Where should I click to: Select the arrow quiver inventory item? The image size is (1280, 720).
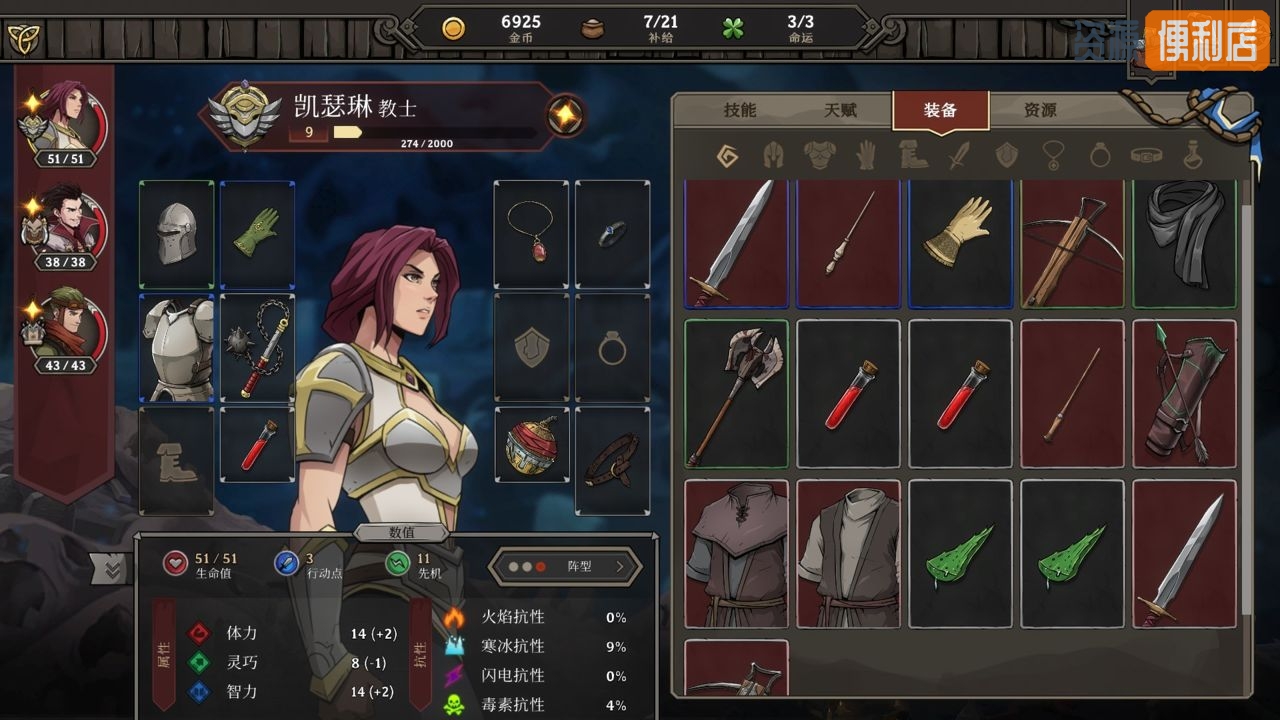pyautogui.click(x=1184, y=394)
